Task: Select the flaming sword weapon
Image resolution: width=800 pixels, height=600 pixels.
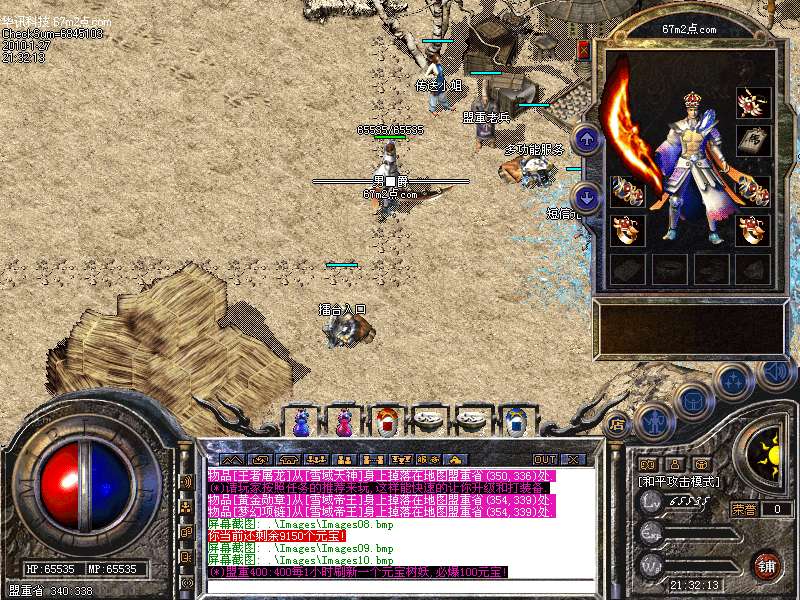Action: coord(628,120)
